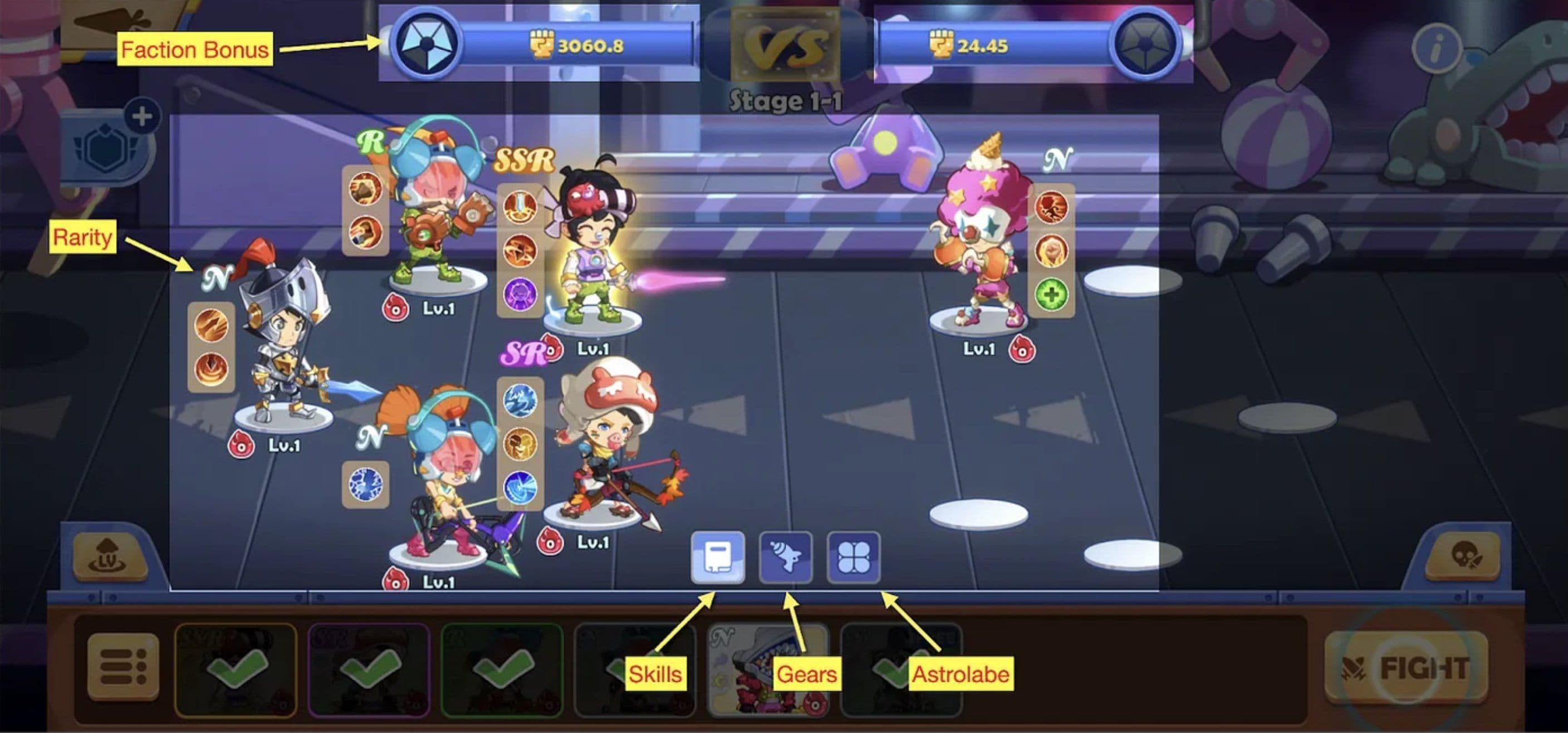The height and width of the screenshot is (733, 1568).
Task: Open the Gears ray-gun icon
Action: [x=787, y=557]
